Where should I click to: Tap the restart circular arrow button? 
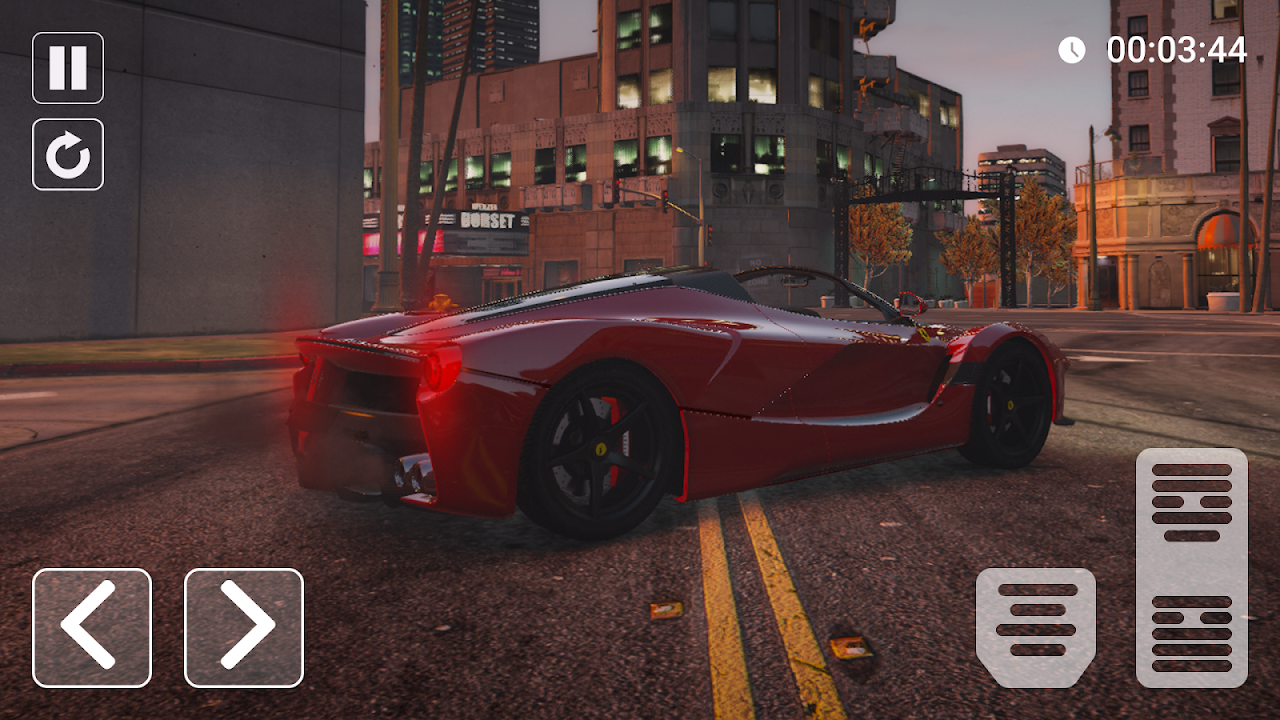[x=68, y=154]
